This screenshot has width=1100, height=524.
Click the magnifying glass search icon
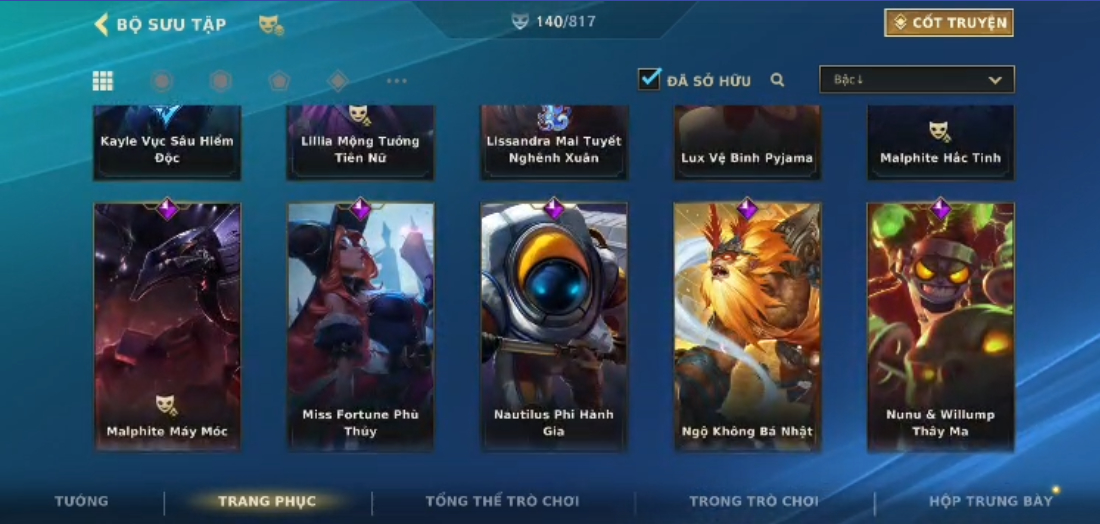point(777,80)
